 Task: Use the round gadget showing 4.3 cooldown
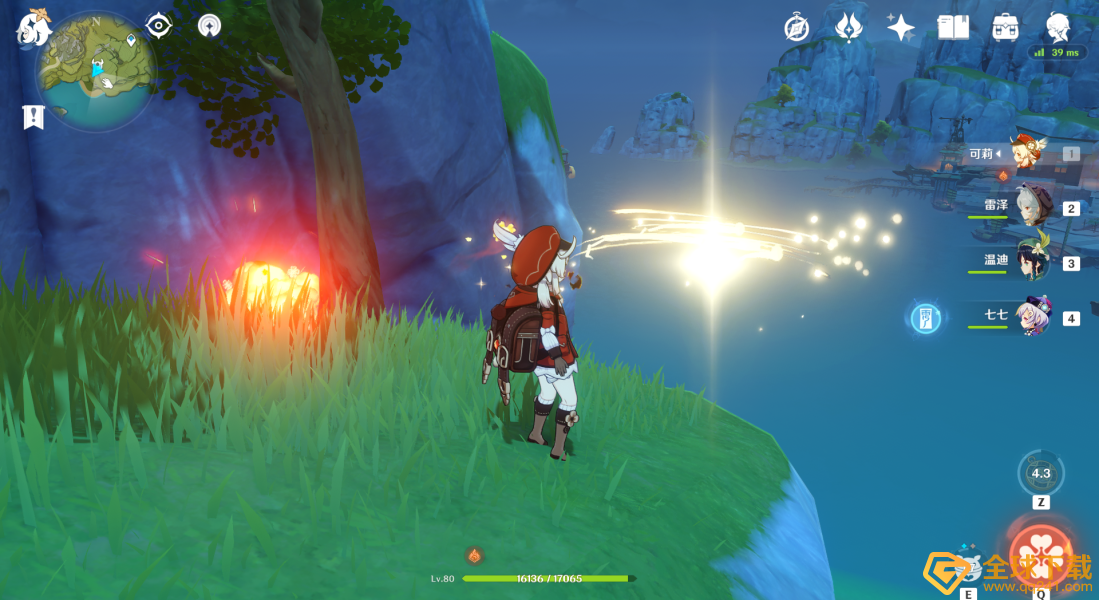tap(1040, 473)
